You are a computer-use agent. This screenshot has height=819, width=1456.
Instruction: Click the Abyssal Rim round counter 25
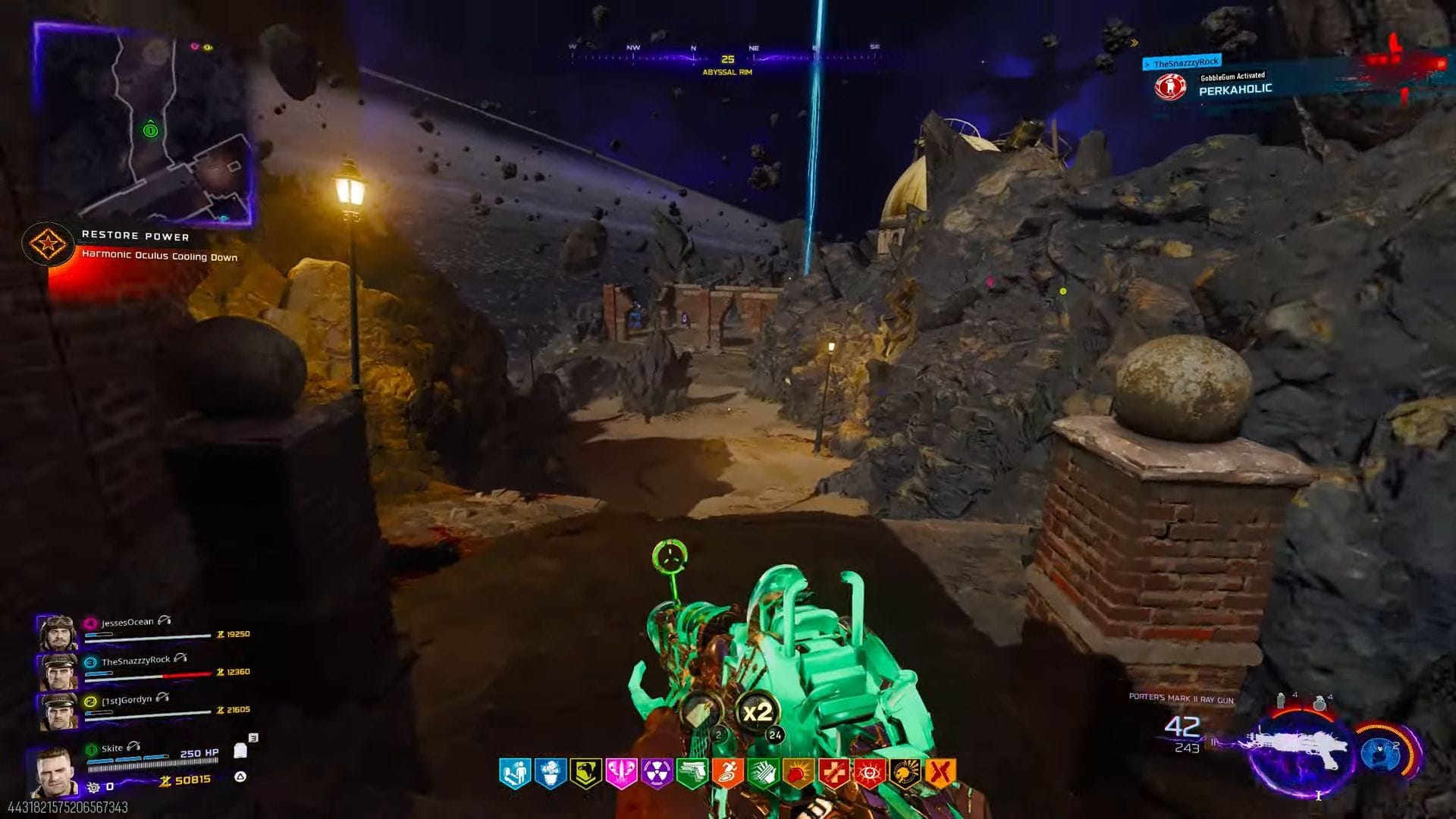[730, 57]
